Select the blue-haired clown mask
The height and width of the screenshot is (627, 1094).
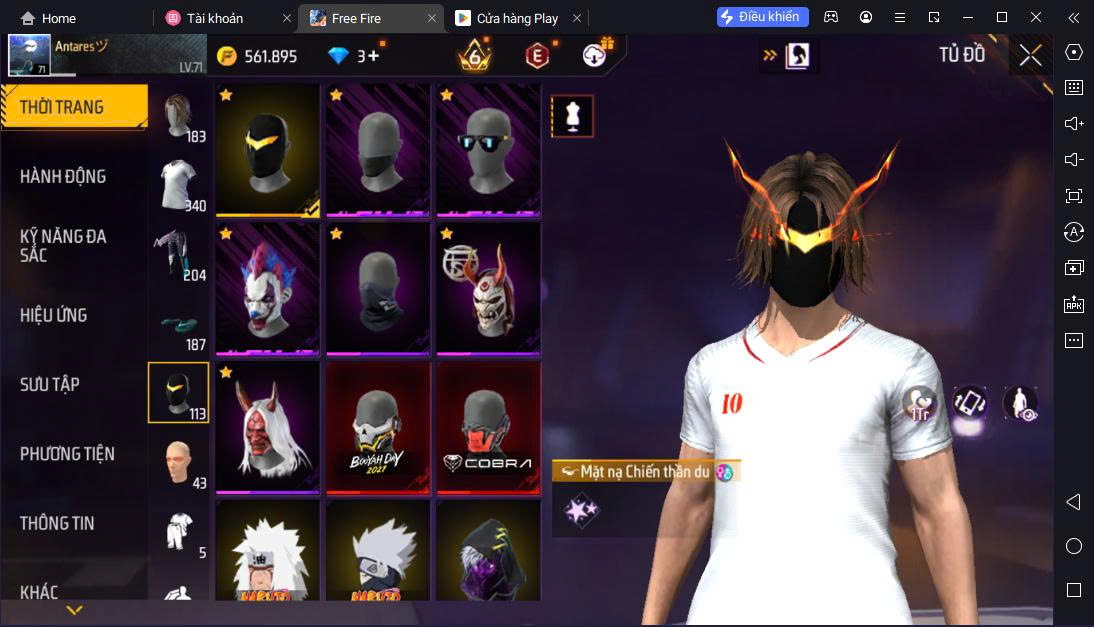(268, 288)
